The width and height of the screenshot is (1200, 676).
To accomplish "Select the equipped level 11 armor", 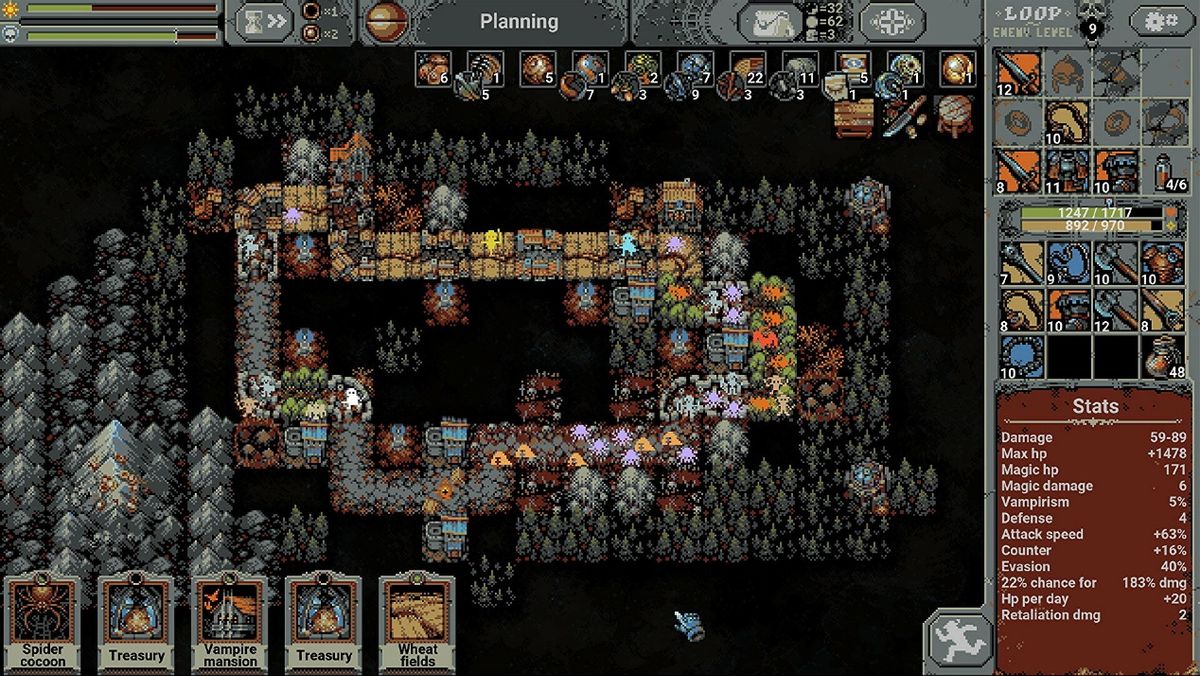I will pyautogui.click(x=1068, y=170).
